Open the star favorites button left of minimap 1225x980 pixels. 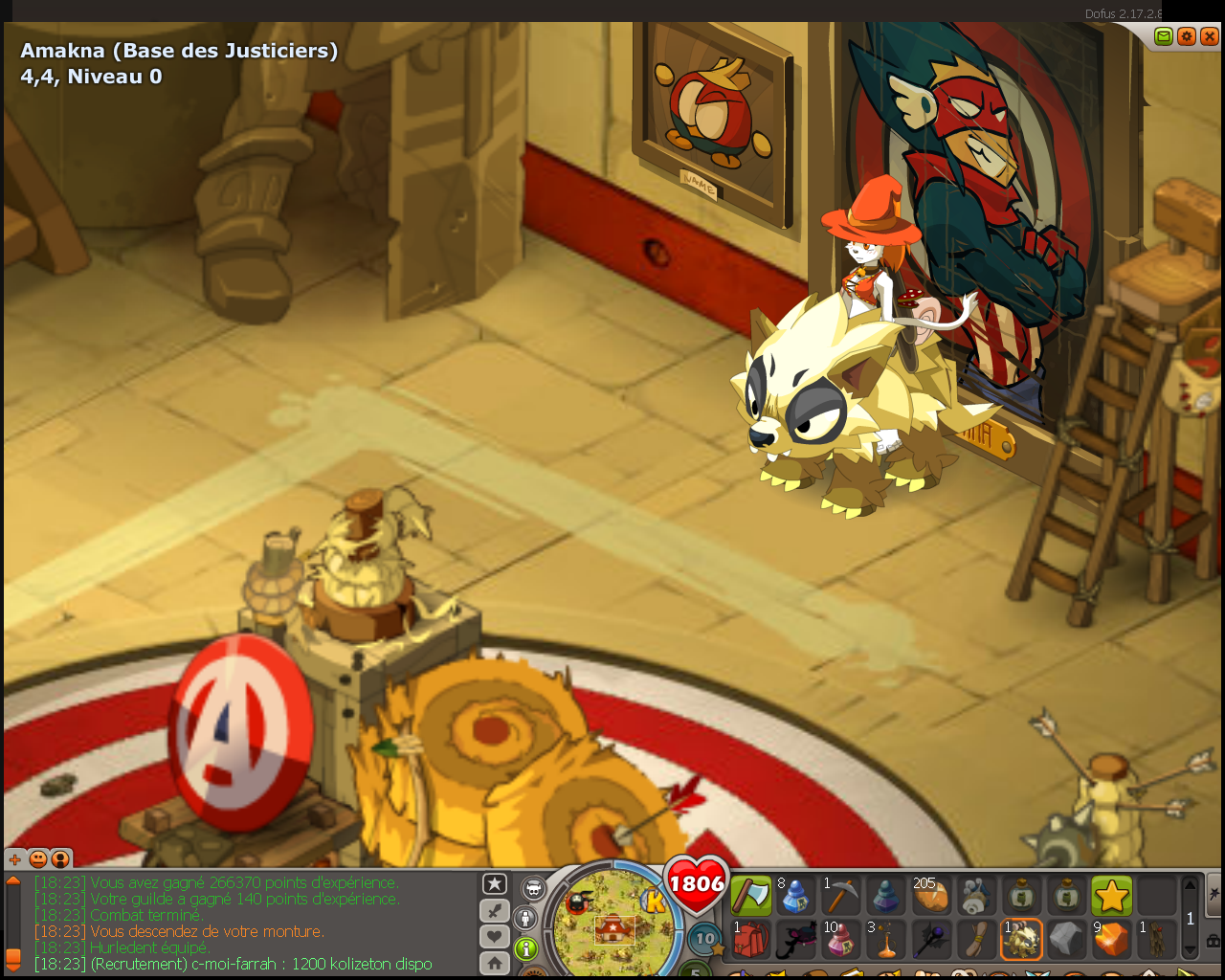495,884
